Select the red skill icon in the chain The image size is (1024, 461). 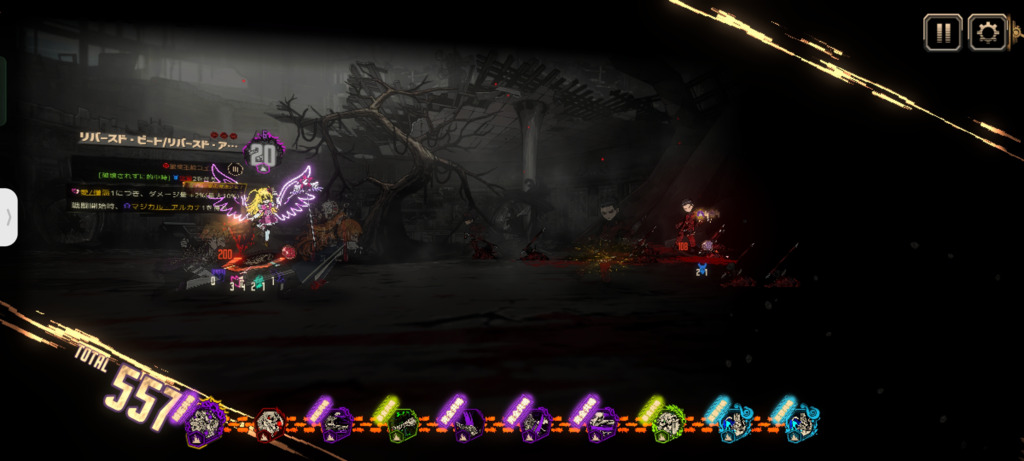point(269,424)
